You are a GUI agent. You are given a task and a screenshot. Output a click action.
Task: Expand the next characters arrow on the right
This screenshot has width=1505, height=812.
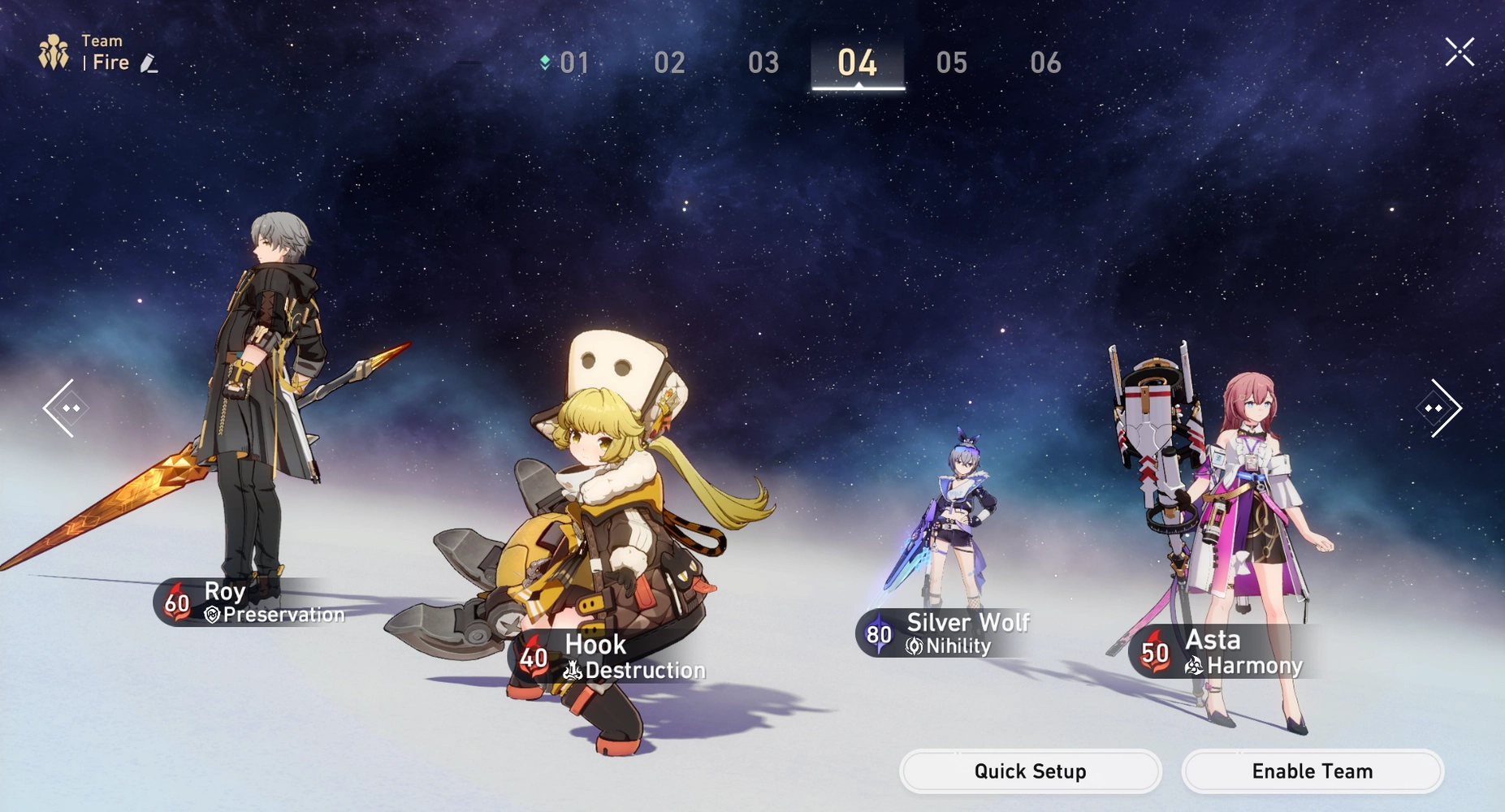[1440, 408]
